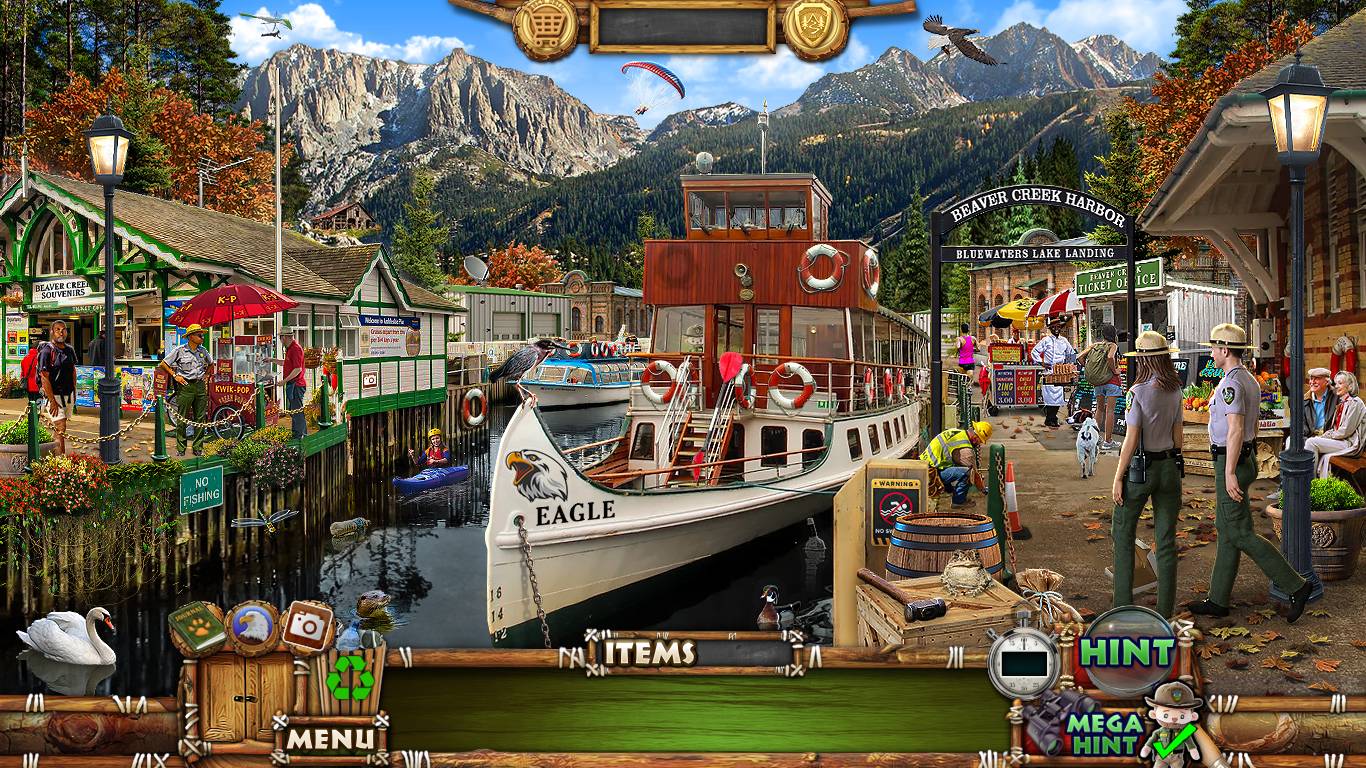The height and width of the screenshot is (768, 1366).
Task: Click the bald eagle medallion icon
Action: coord(252,628)
